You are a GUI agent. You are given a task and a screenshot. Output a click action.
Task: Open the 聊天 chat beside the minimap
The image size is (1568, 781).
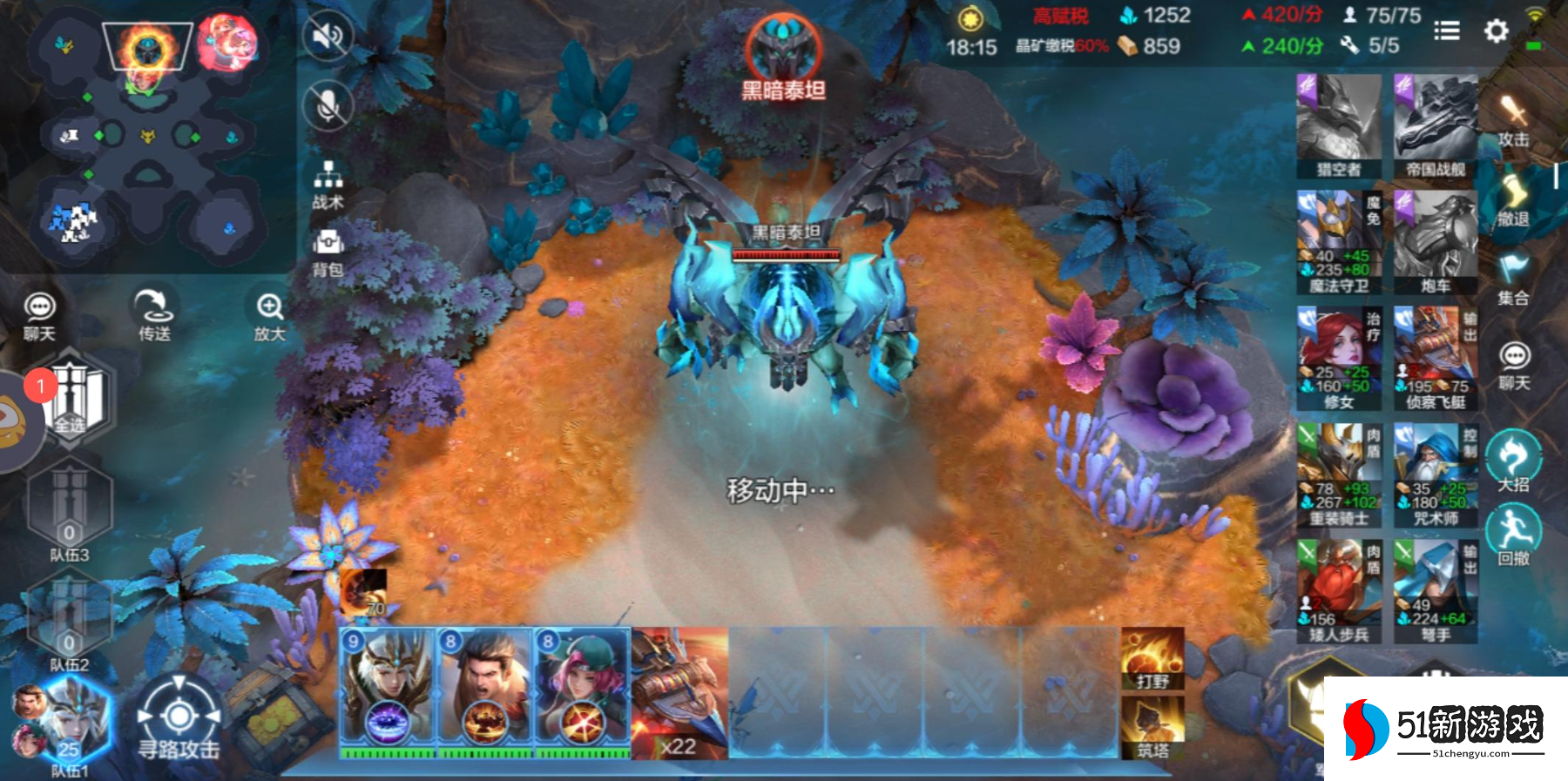(39, 315)
